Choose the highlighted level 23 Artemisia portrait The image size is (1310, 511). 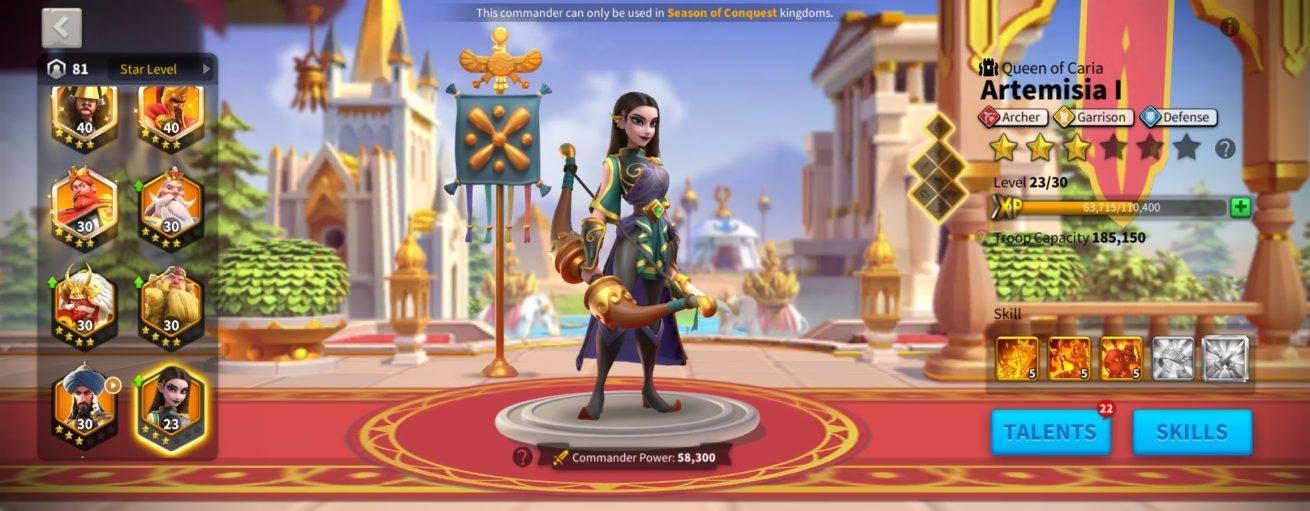click(x=170, y=405)
